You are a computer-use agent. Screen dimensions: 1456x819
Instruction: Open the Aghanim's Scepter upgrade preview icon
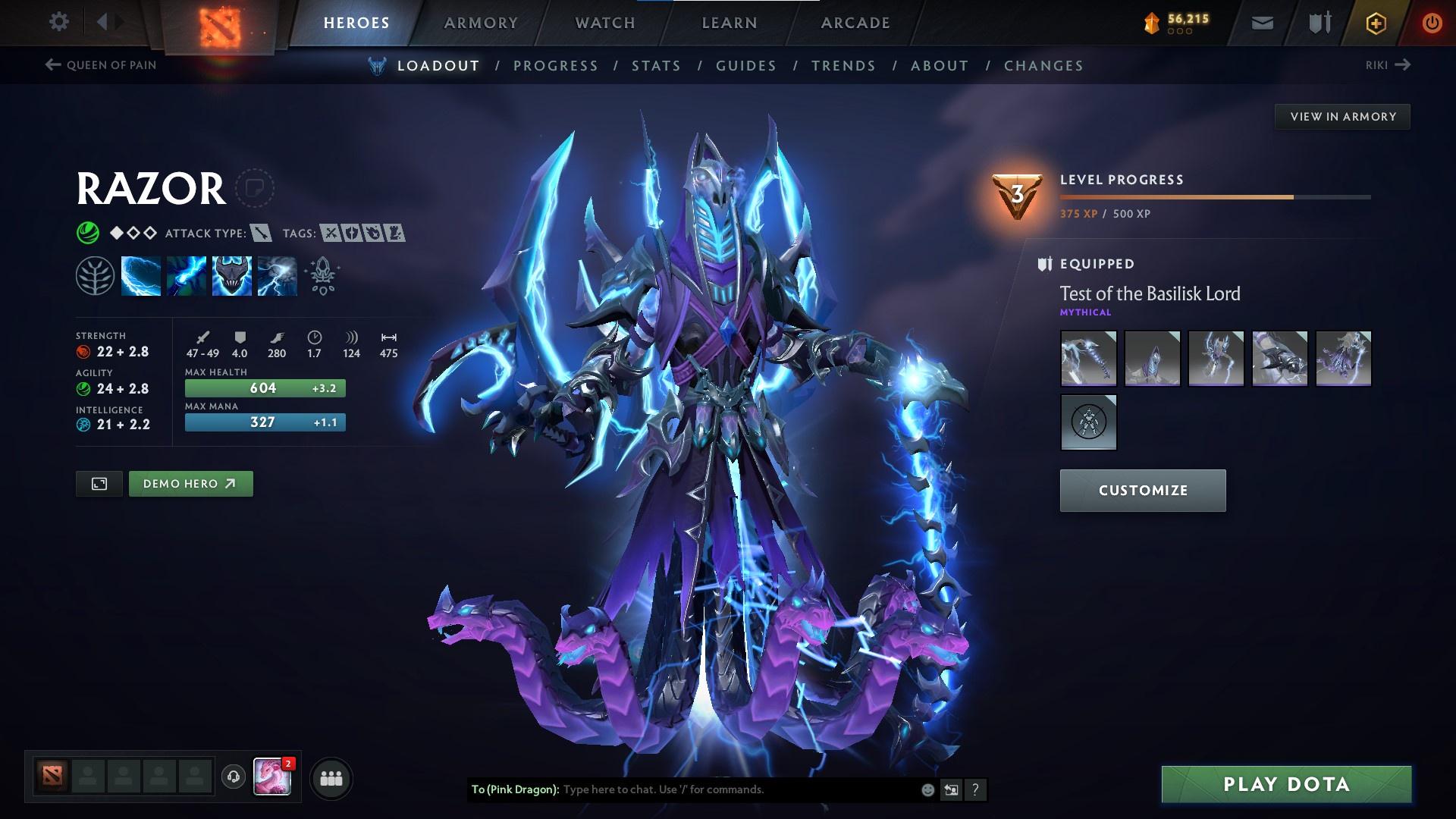[x=322, y=275]
